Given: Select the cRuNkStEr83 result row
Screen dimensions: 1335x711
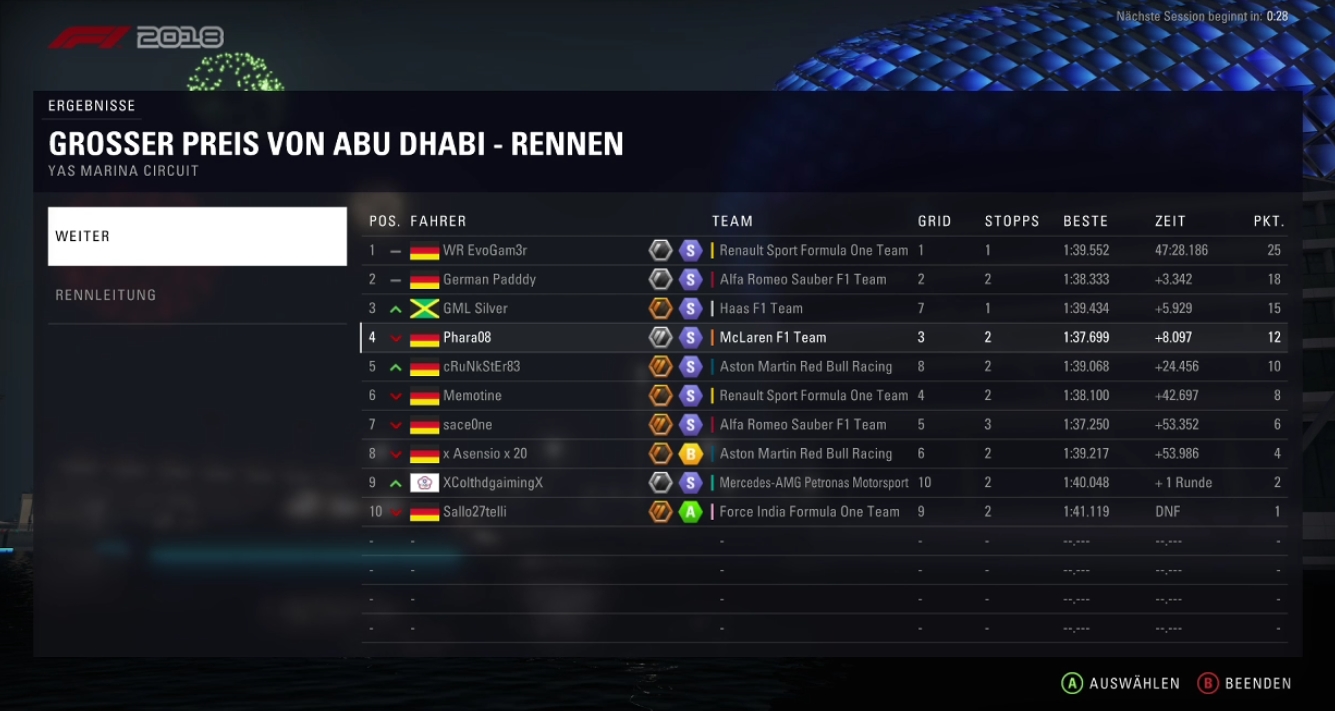Looking at the screenshot, I should click(x=823, y=366).
